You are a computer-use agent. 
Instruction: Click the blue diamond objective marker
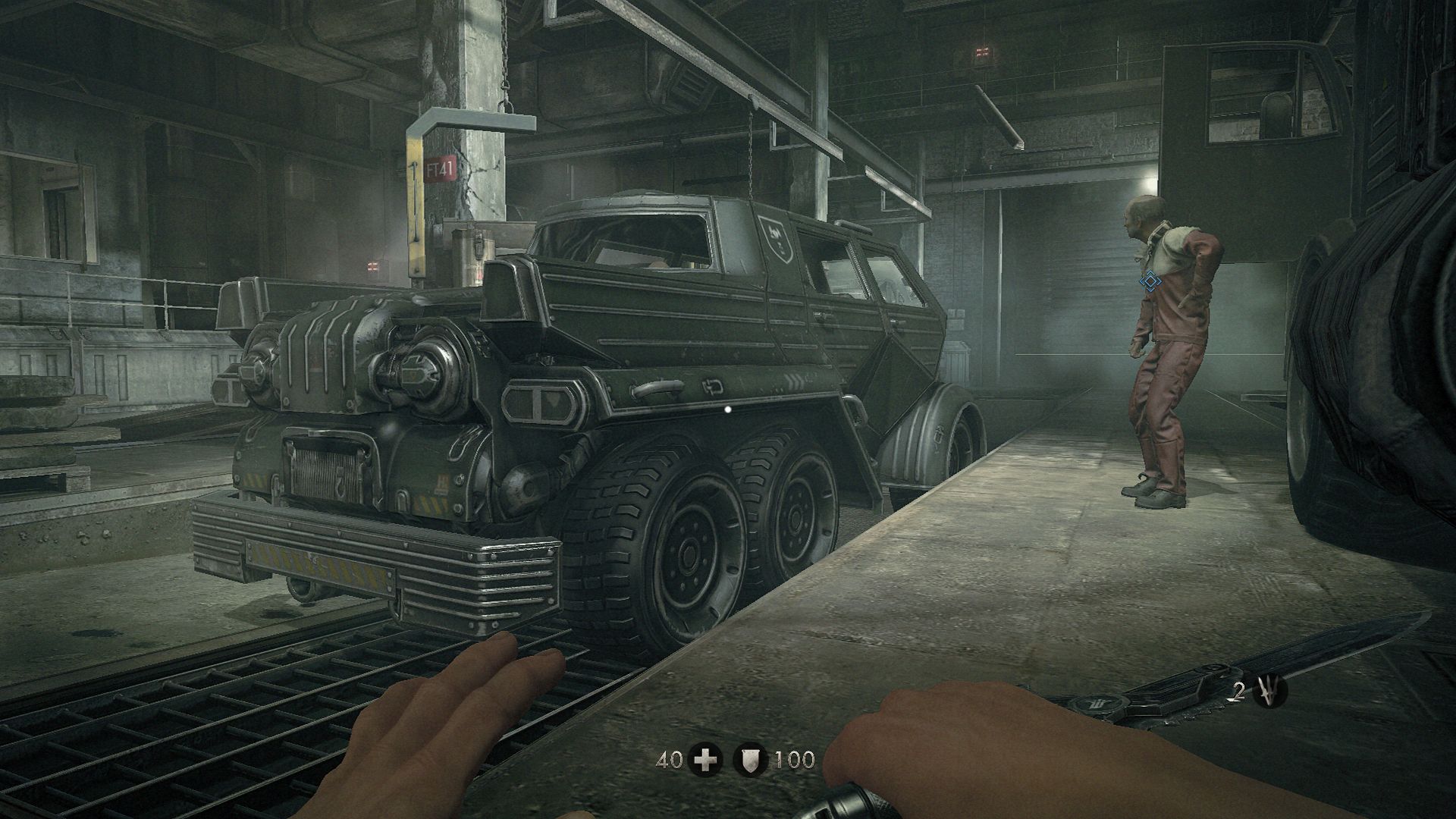point(1150,283)
